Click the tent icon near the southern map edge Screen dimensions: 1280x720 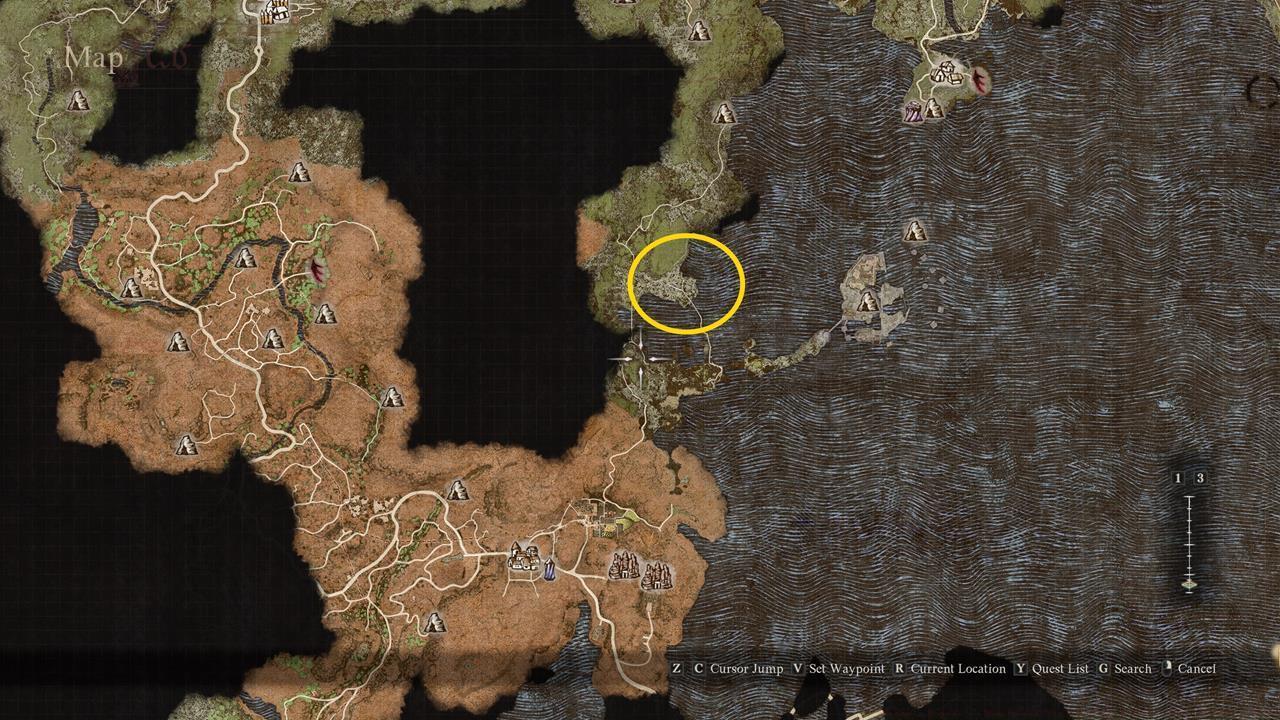click(435, 623)
